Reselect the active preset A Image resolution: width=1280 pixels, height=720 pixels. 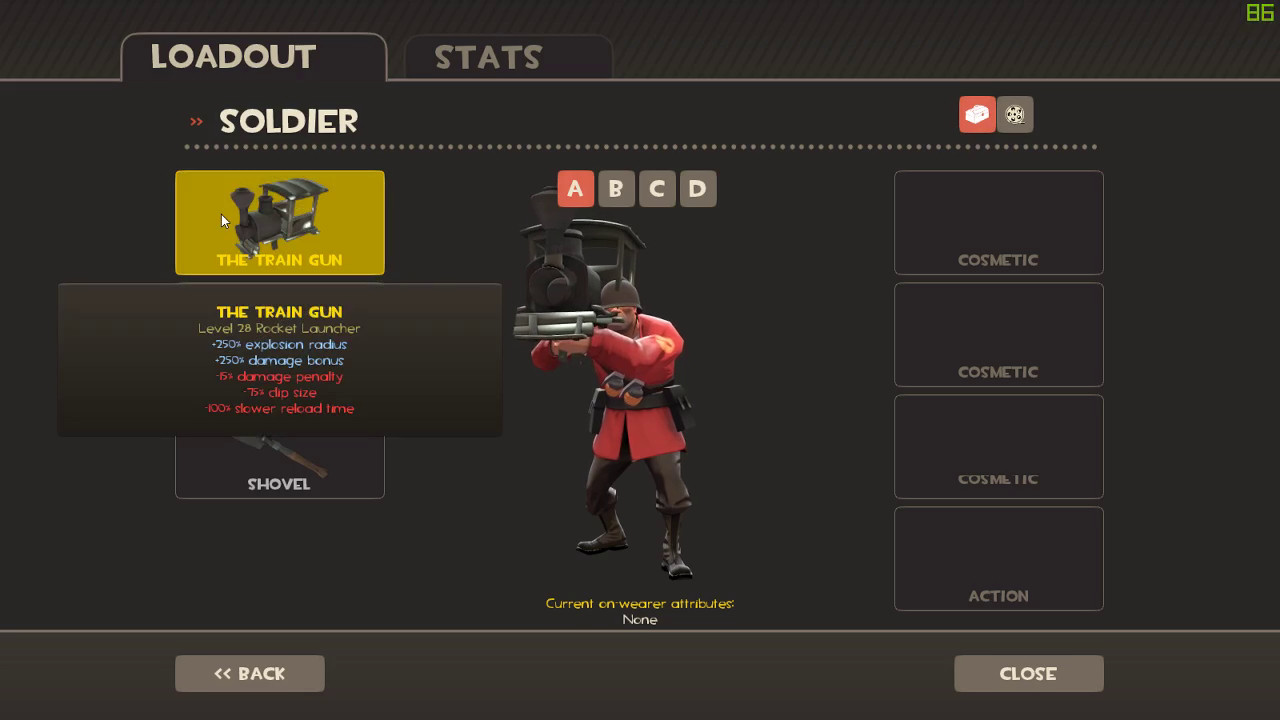(575, 188)
